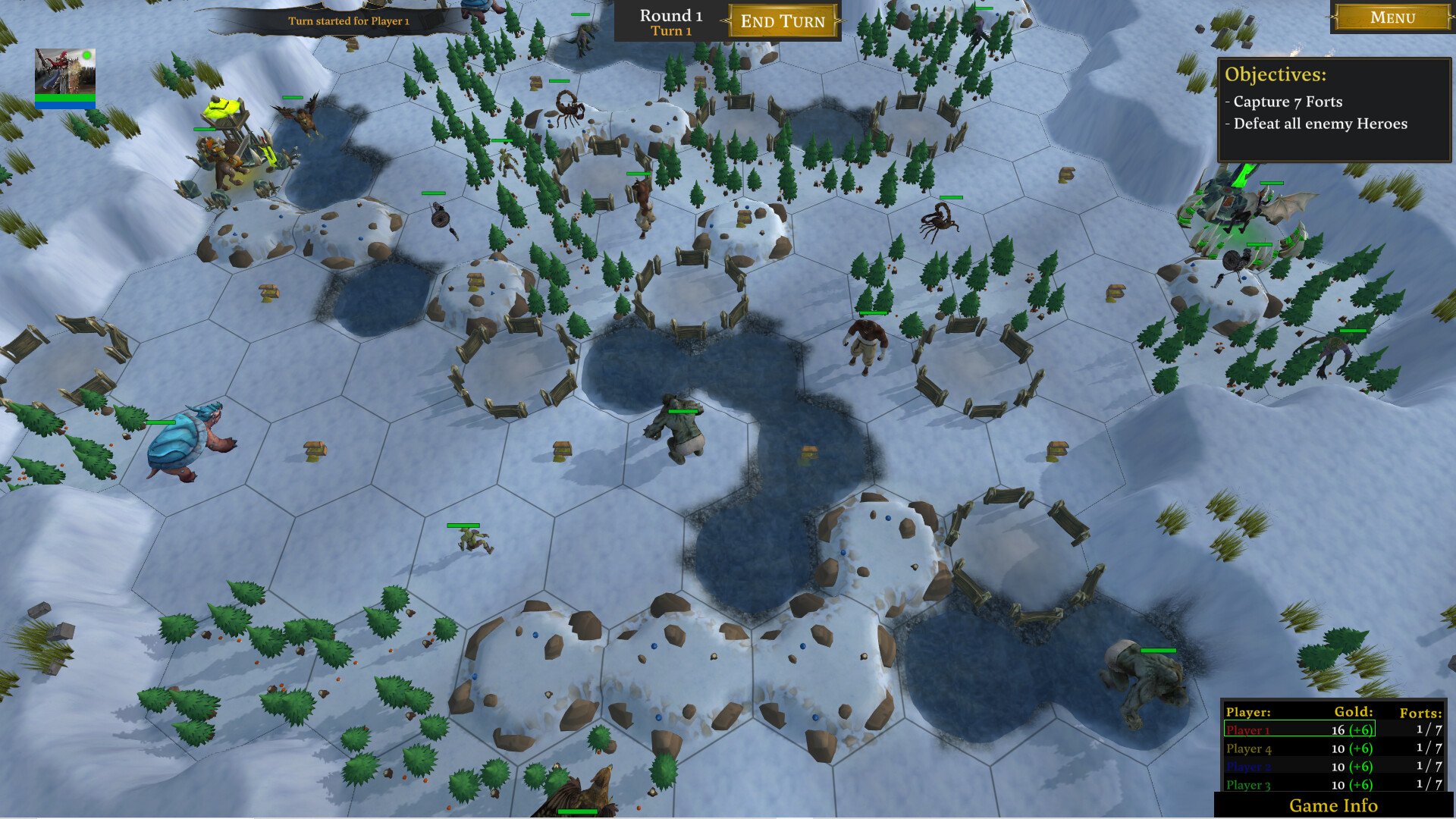Image resolution: width=1456 pixels, height=819 pixels.
Task: Open the Game Info panel
Action: (x=1332, y=805)
